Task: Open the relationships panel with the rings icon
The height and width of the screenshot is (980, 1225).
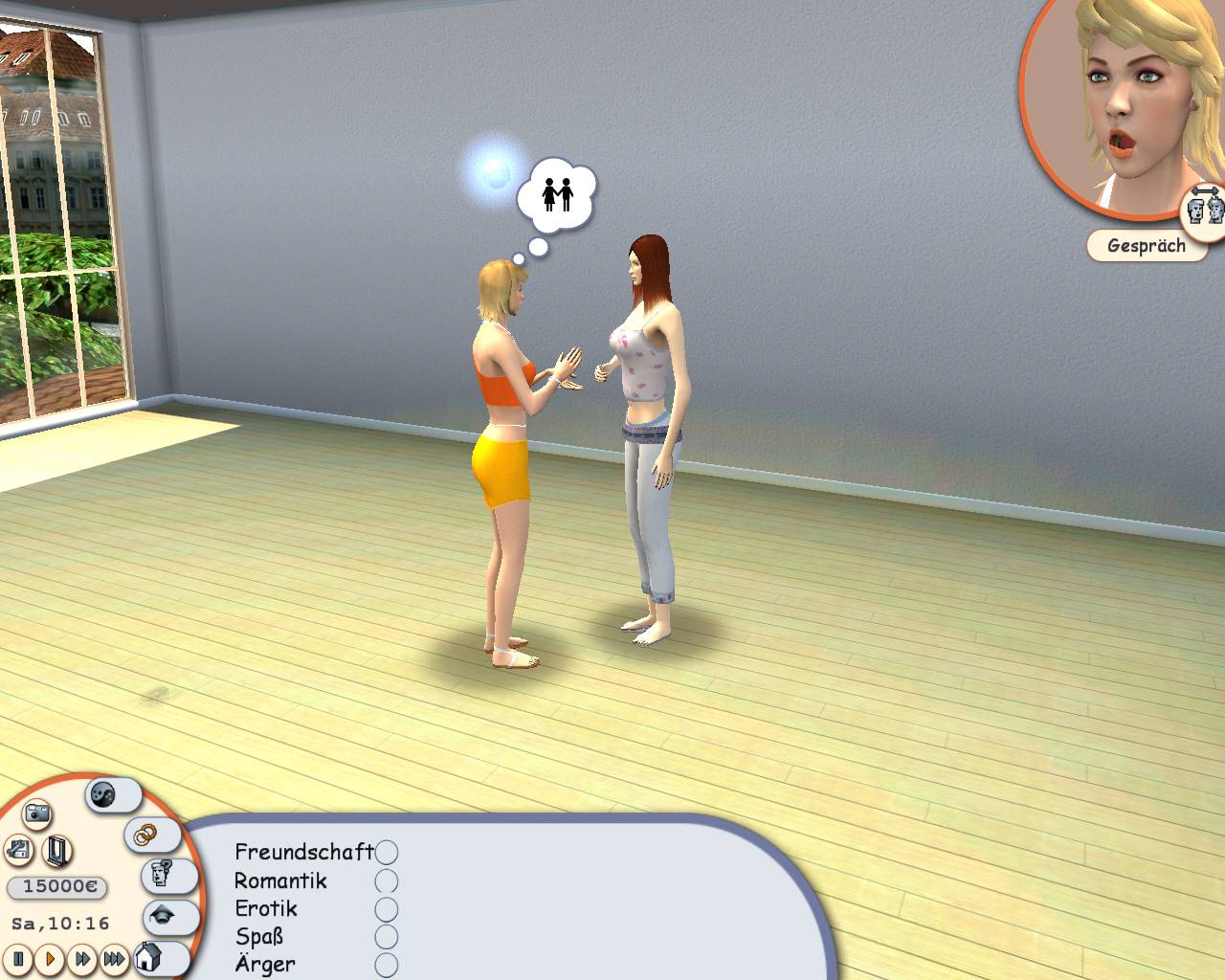Action: click(x=144, y=833)
